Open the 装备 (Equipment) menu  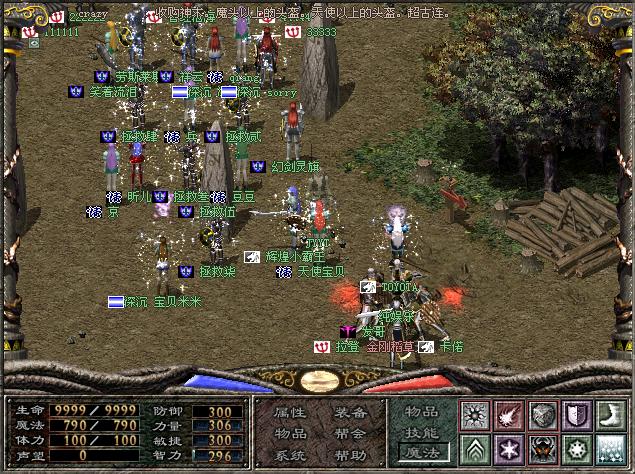(x=349, y=413)
